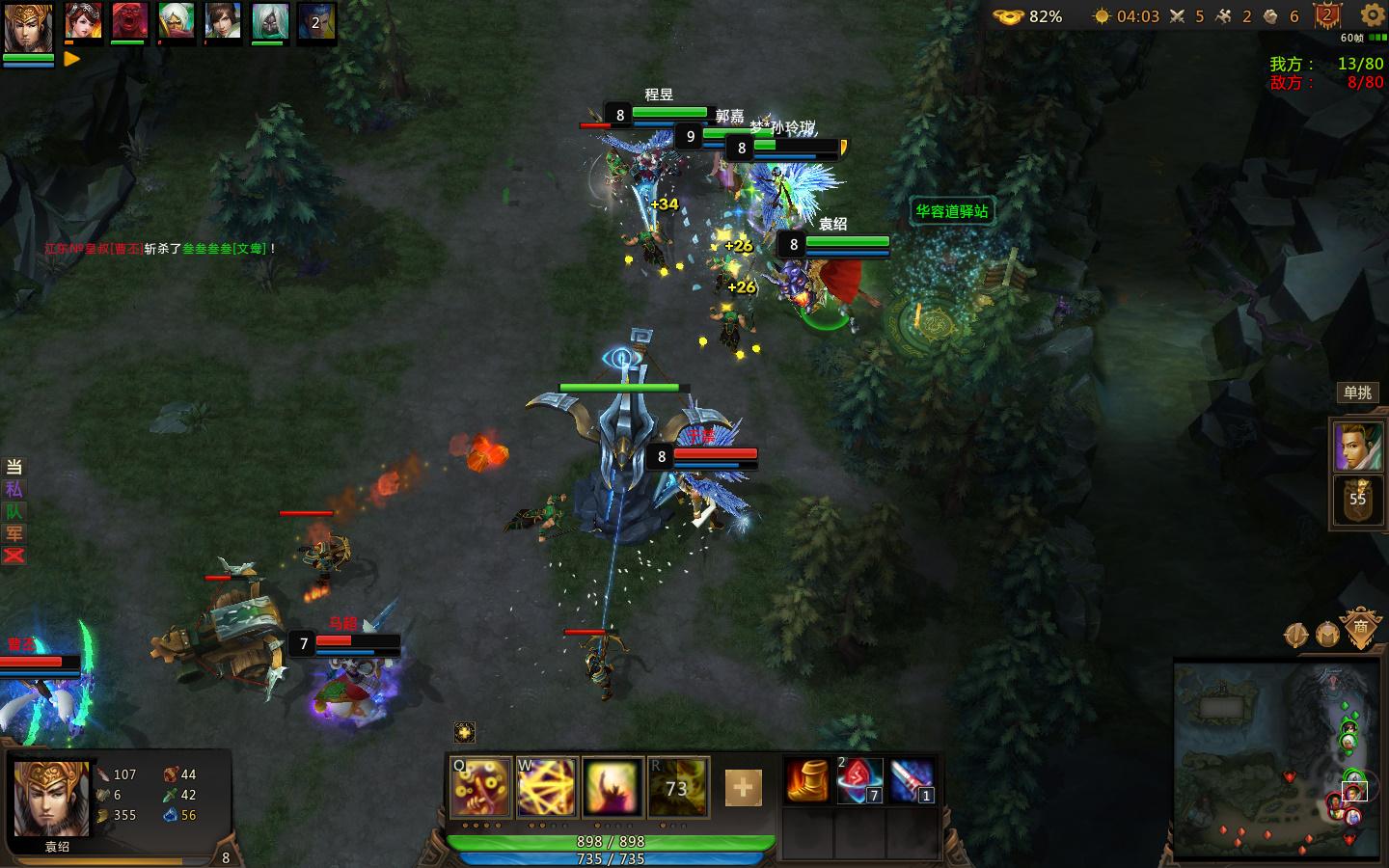Toggle the 军 chat channel

(x=13, y=534)
